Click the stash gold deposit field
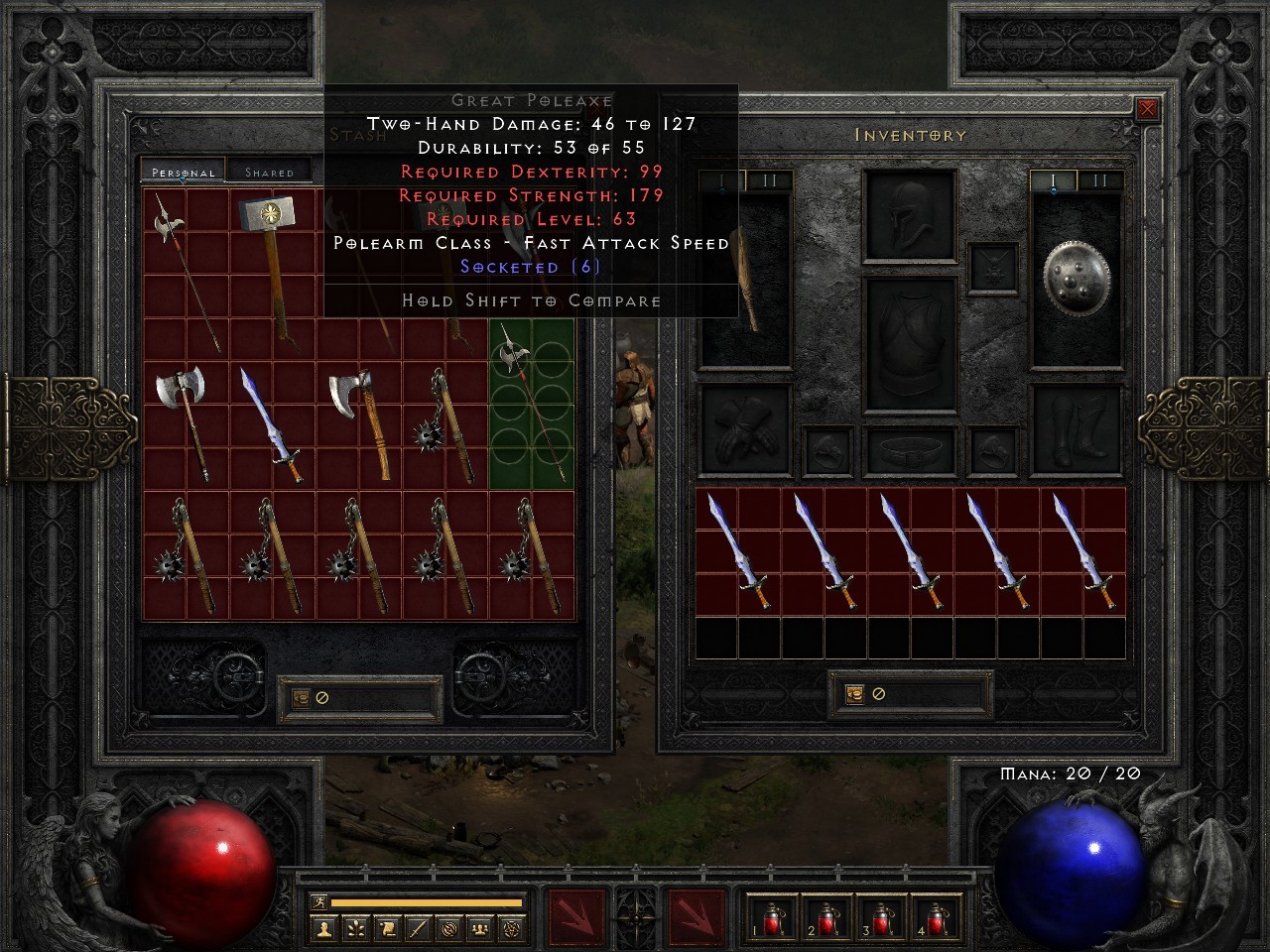Viewport: 1270px width, 952px height. click(357, 697)
